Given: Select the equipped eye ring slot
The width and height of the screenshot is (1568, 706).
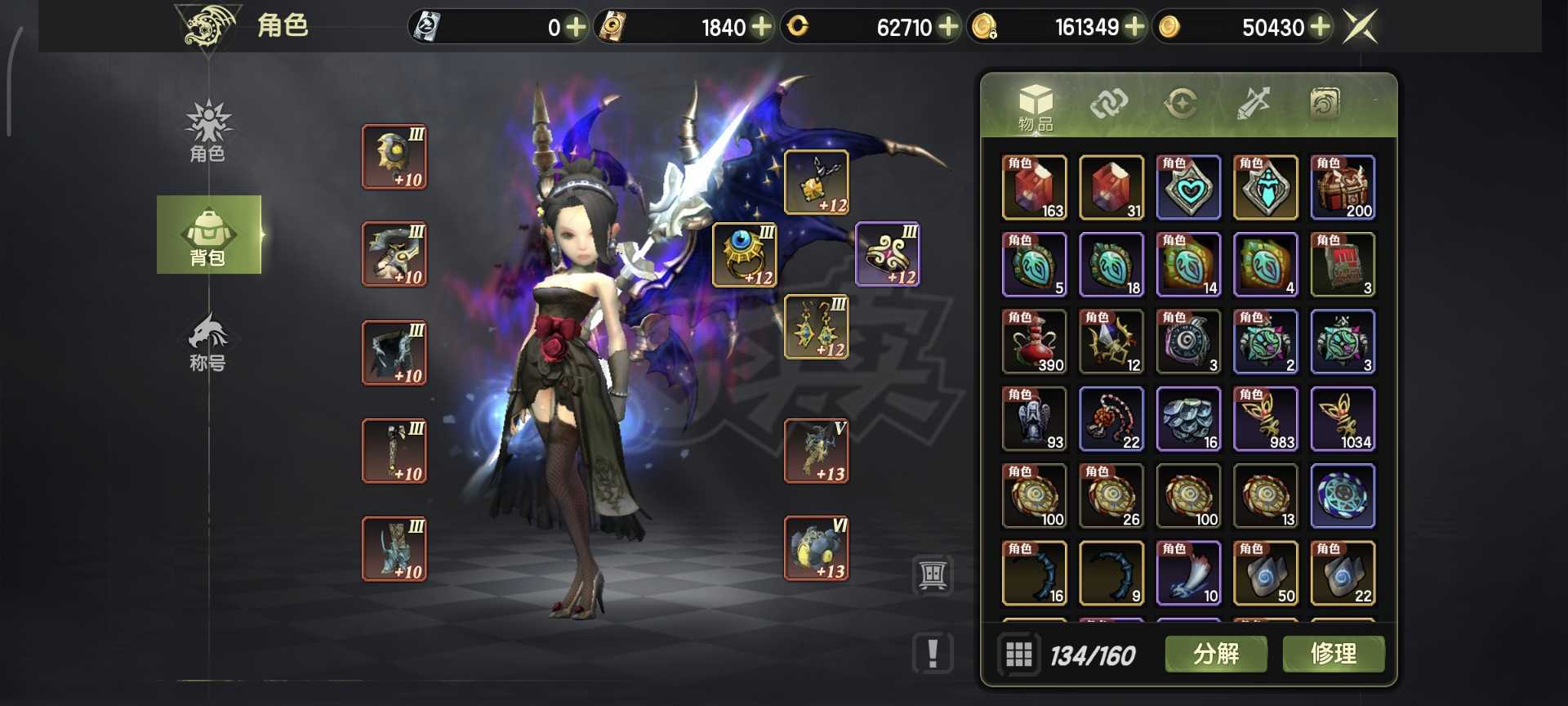Looking at the screenshot, I should (744, 255).
